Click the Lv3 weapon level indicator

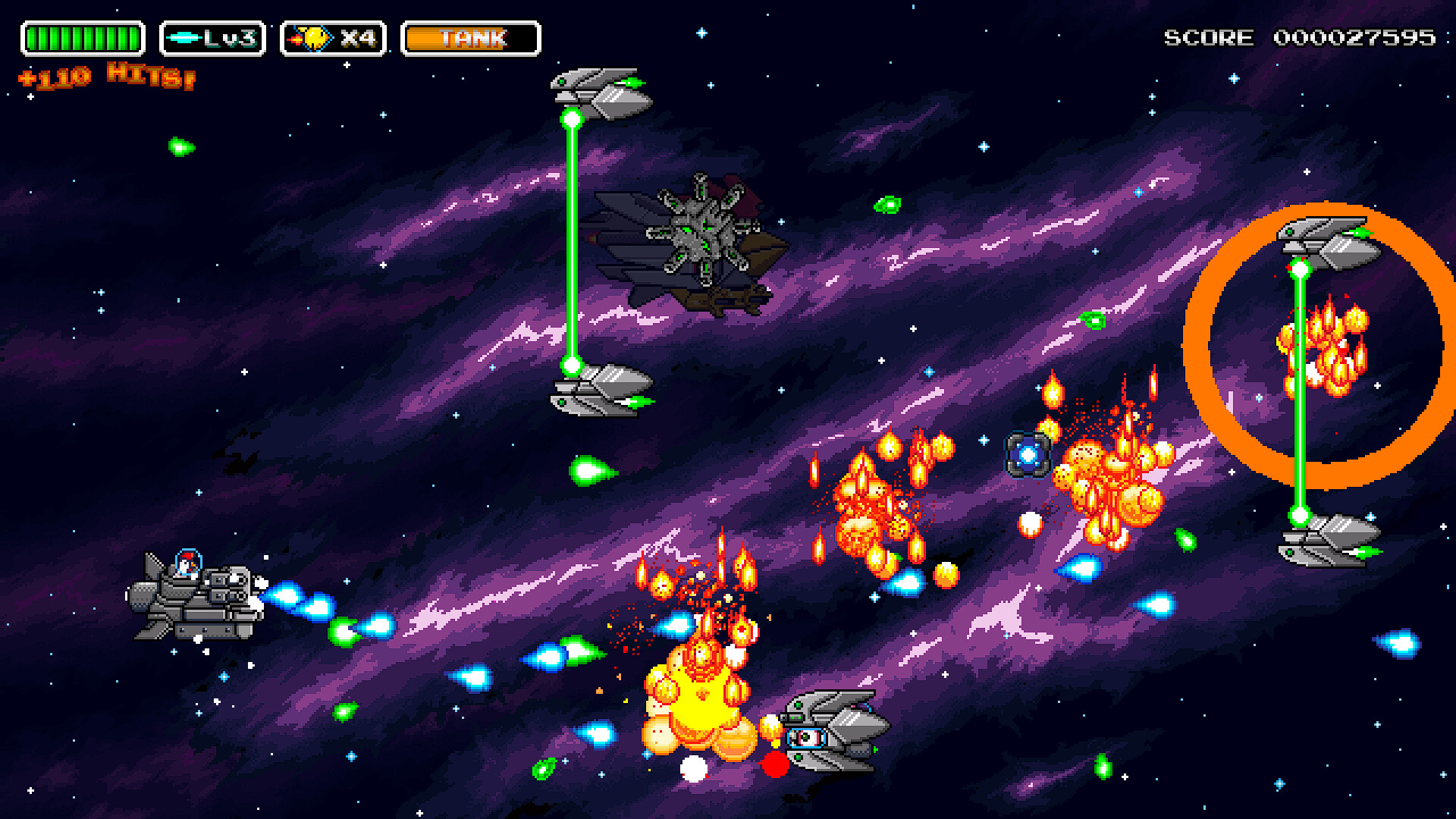[x=212, y=39]
